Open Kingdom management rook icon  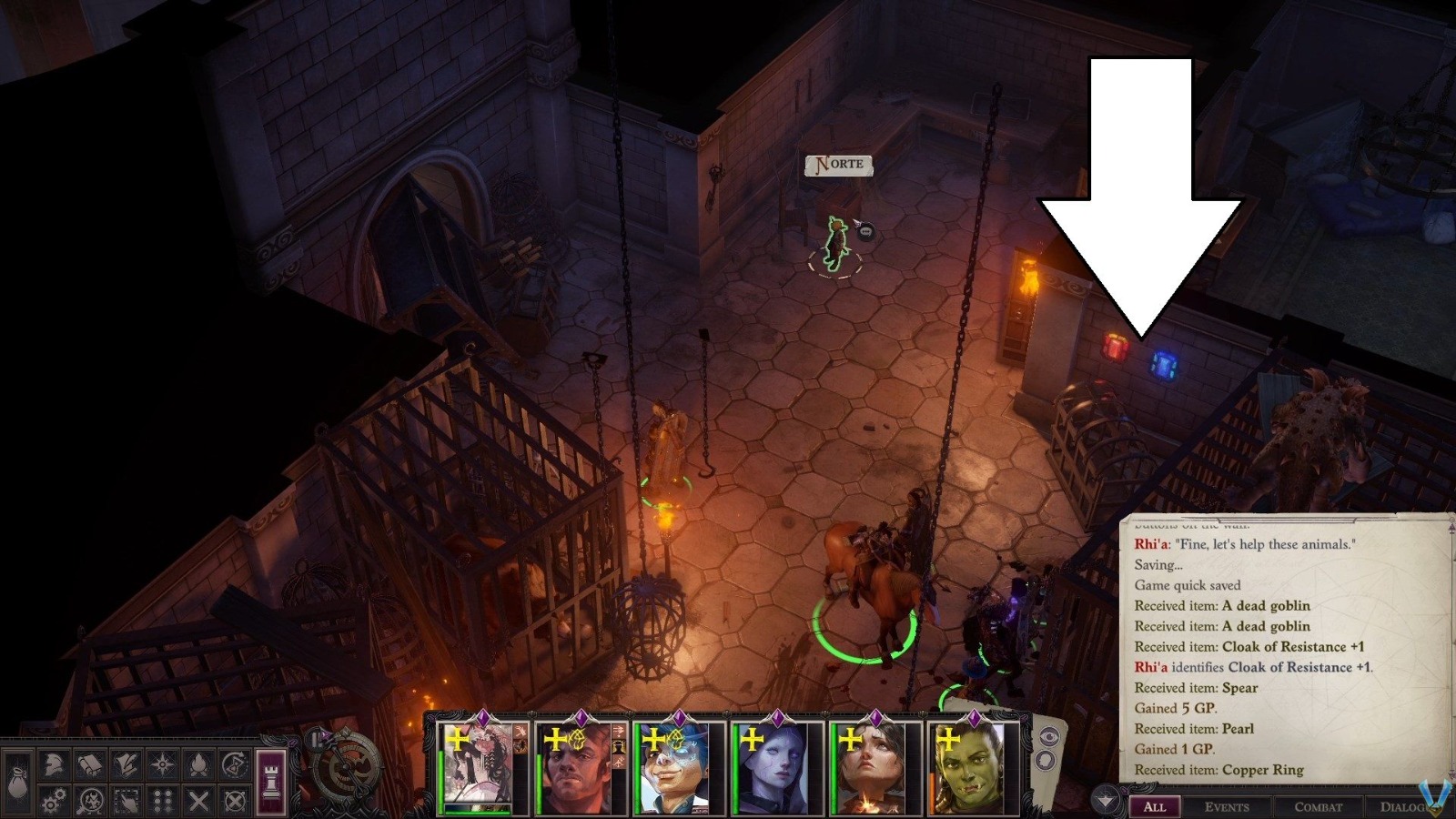tap(271, 783)
